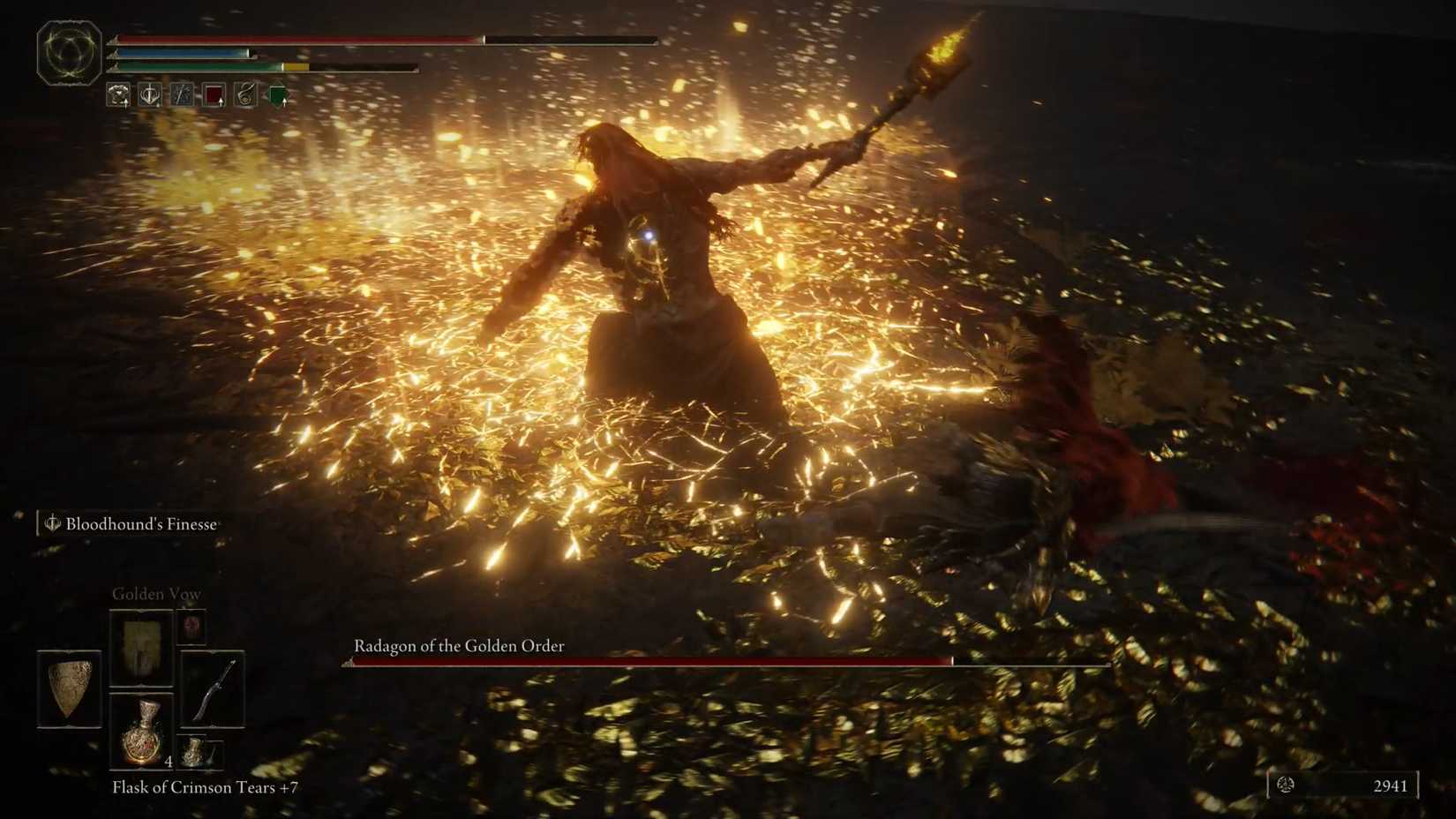This screenshot has height=819, width=1456.
Task: Select the armor buff status icon
Action: (x=117, y=95)
